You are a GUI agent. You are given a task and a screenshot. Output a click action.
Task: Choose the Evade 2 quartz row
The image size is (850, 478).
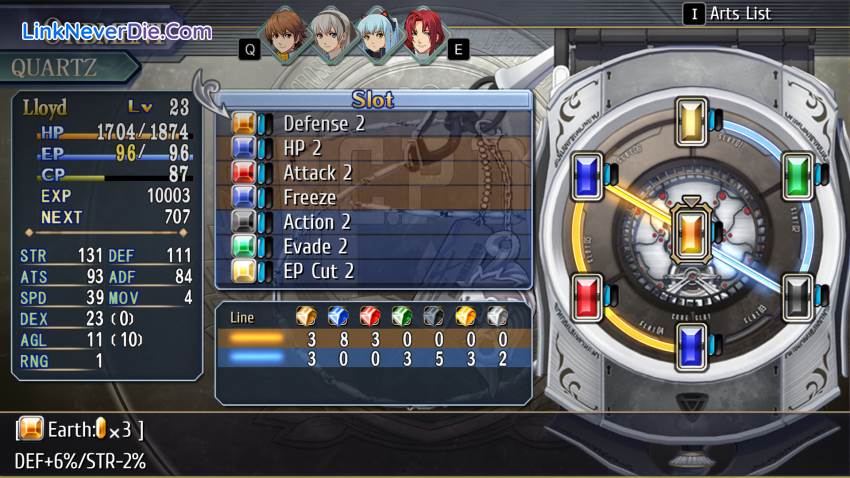click(x=372, y=246)
